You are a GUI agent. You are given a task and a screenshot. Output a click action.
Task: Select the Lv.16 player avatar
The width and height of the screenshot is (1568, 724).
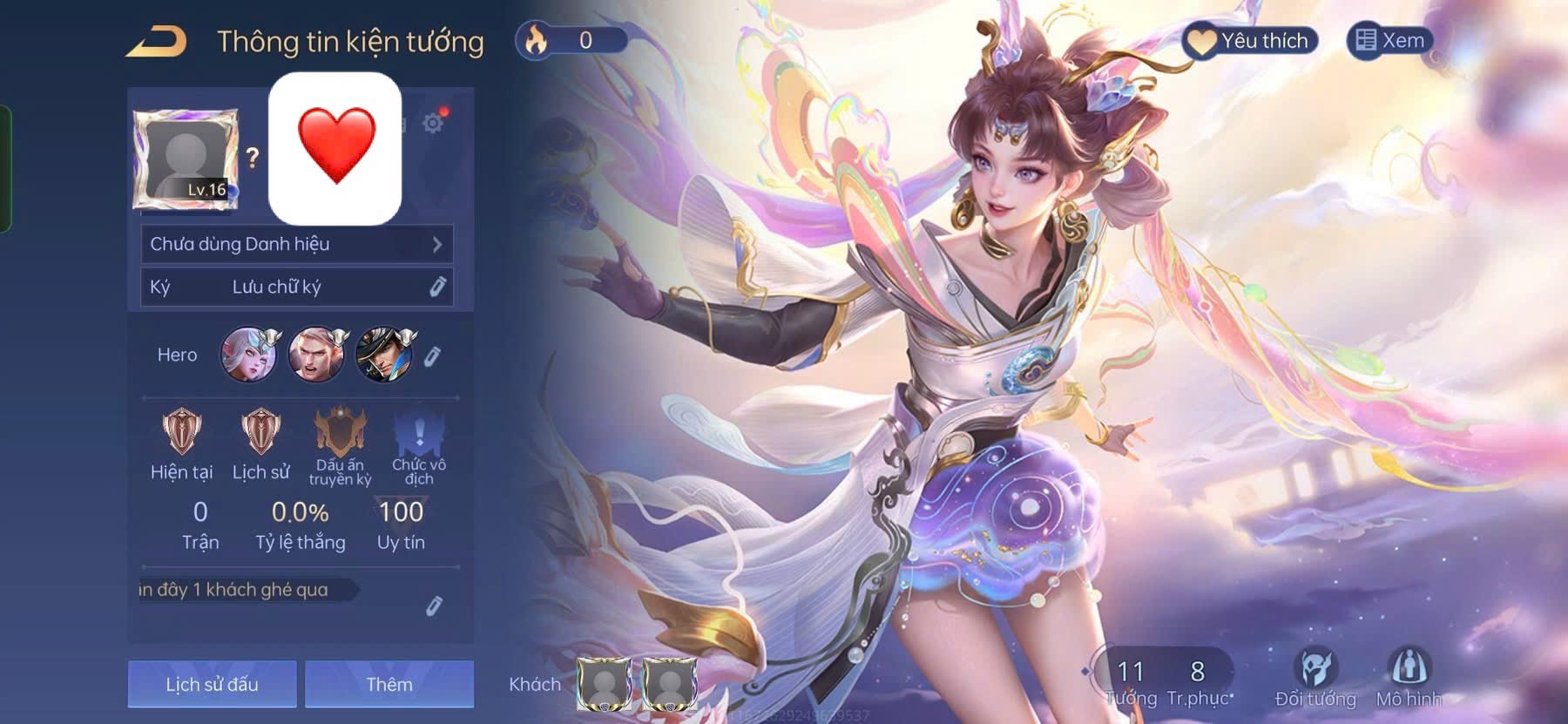(186, 159)
